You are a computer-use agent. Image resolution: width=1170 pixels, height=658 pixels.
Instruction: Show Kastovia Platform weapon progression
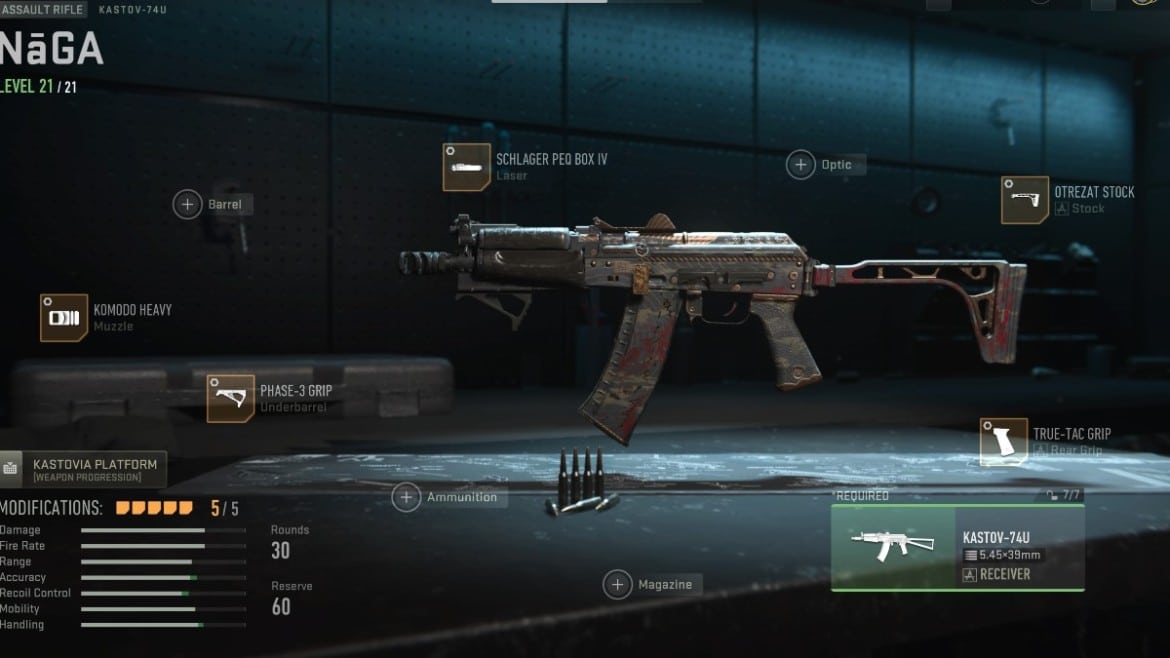click(x=84, y=469)
